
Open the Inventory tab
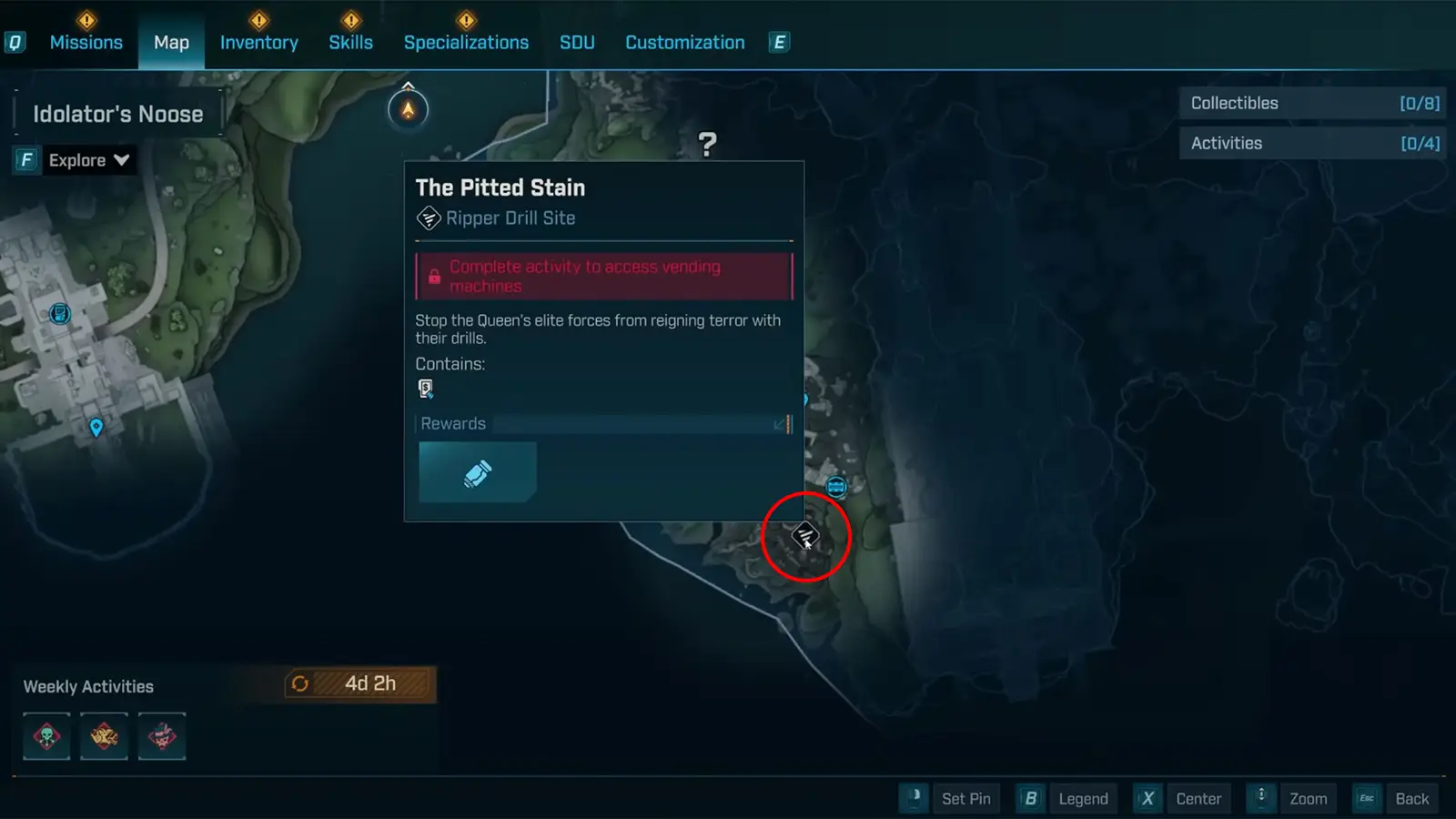[x=258, y=43]
